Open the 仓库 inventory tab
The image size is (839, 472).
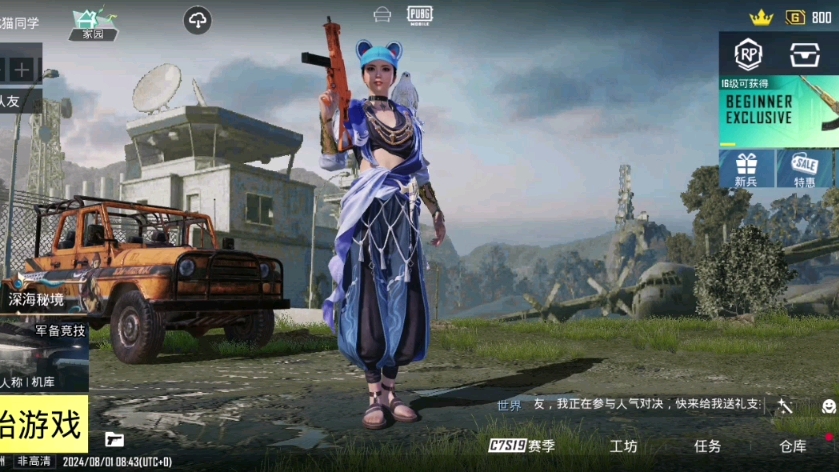(x=793, y=446)
